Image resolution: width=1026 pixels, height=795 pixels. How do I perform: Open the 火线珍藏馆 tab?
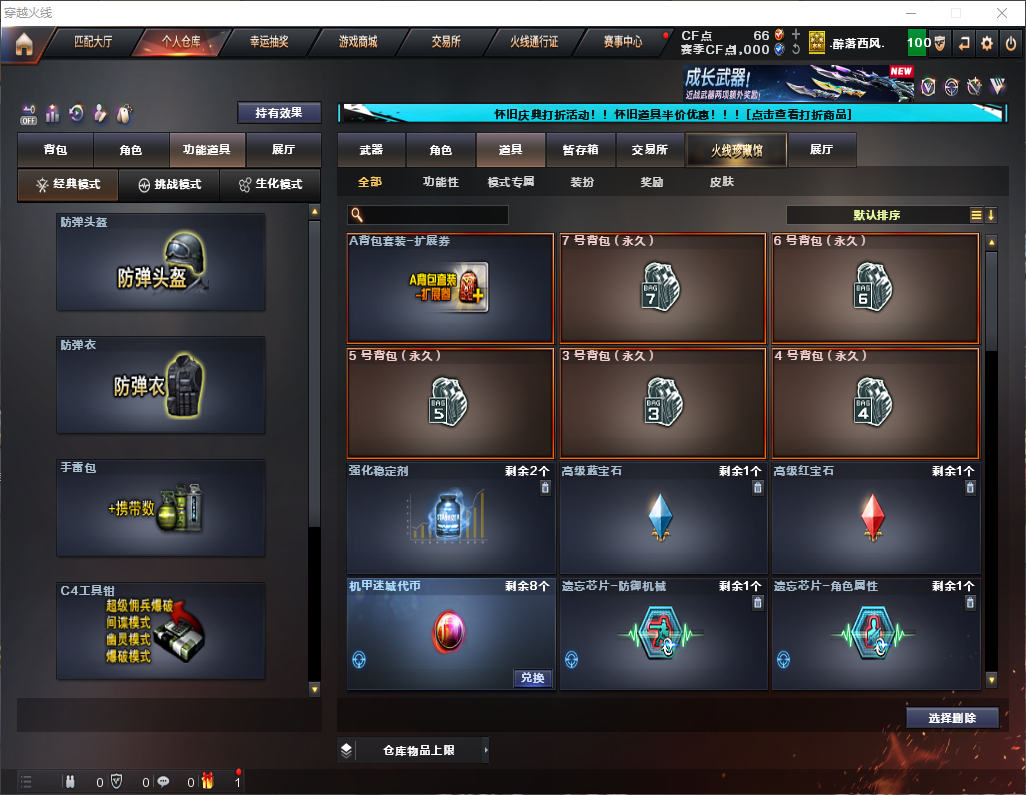736,150
